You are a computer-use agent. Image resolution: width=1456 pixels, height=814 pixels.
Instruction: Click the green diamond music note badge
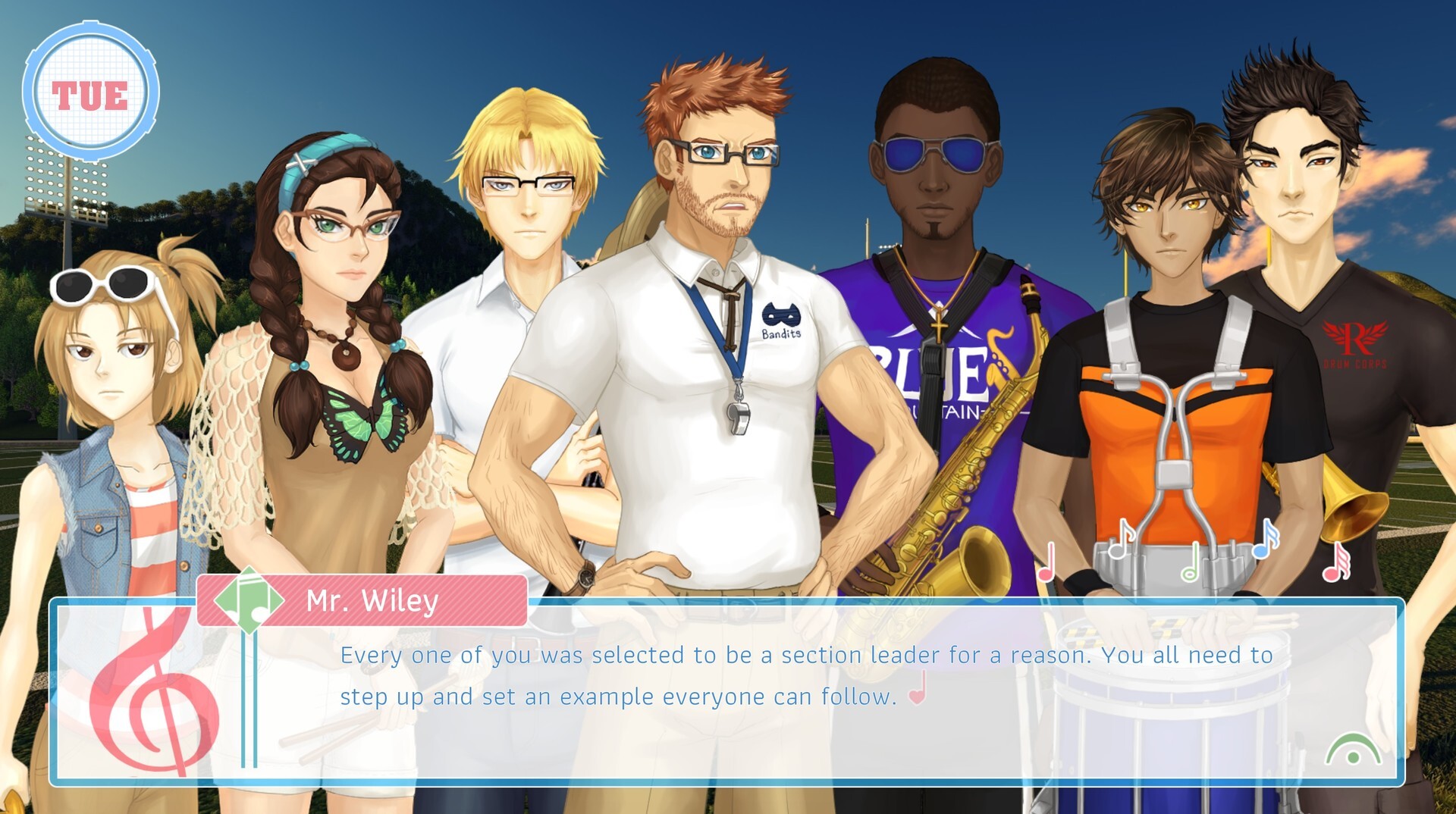pyautogui.click(x=250, y=601)
